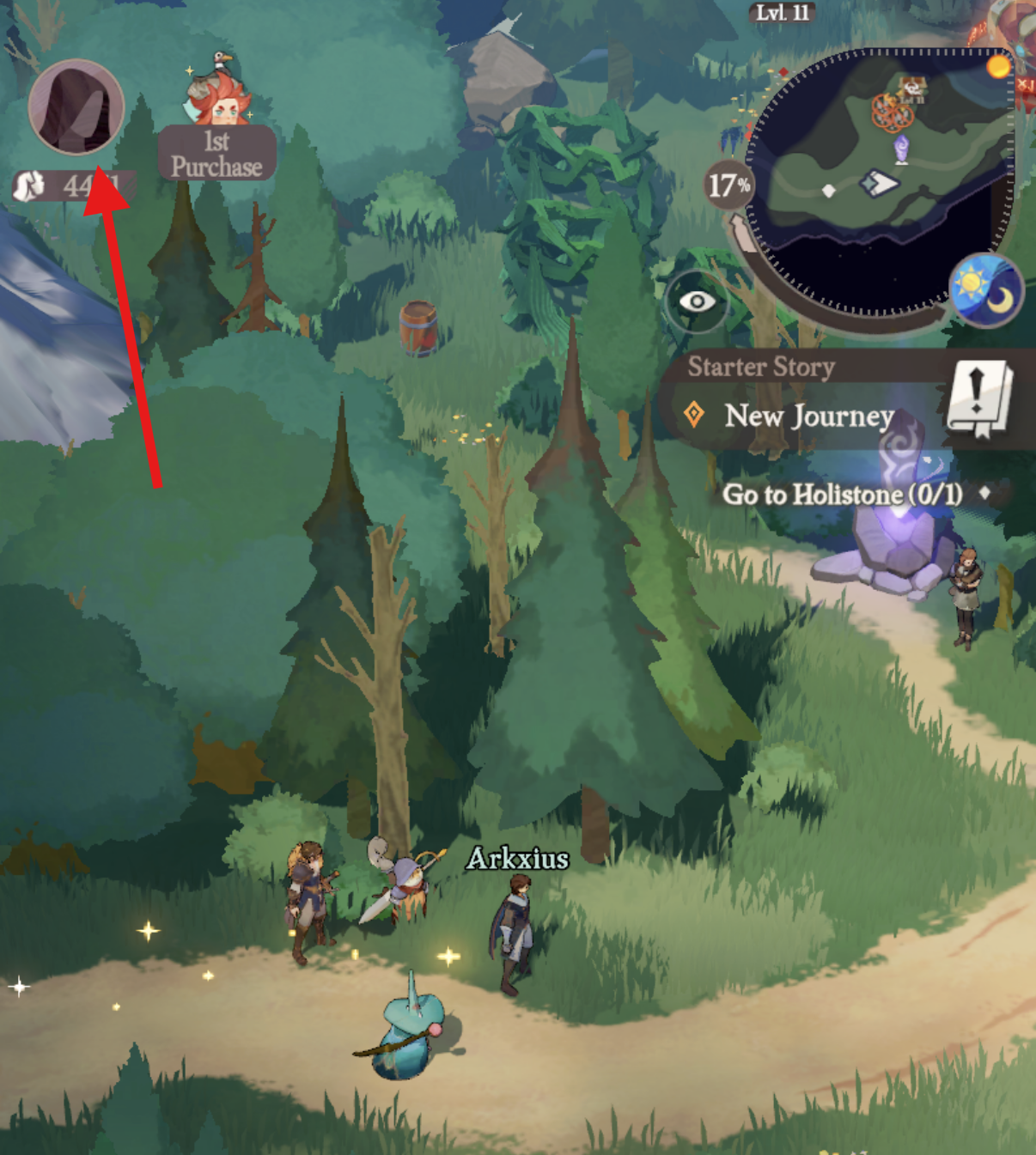Open the player avatar portrait
Image resolution: width=1036 pixels, height=1155 pixels.
click(x=76, y=107)
